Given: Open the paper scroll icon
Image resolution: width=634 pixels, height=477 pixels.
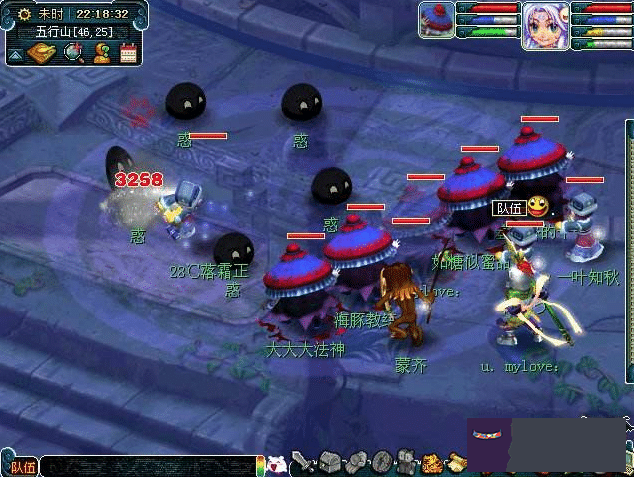Looking at the screenshot, I should click(x=456, y=462).
